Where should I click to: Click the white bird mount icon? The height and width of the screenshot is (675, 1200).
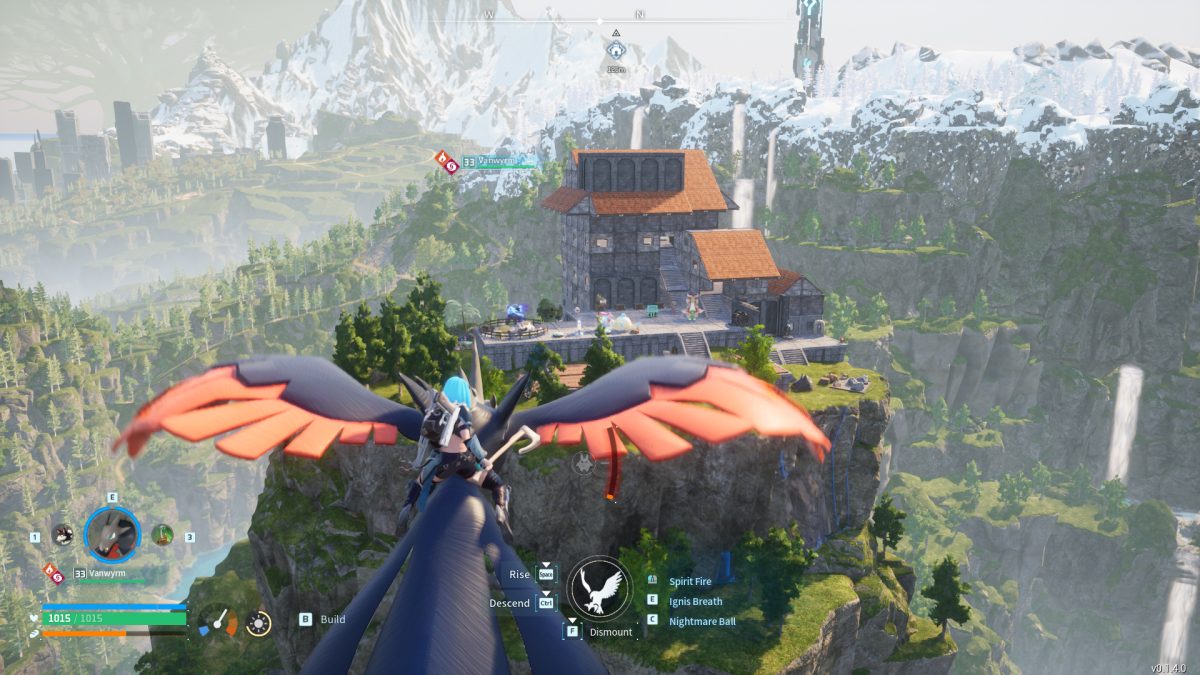[x=600, y=588]
